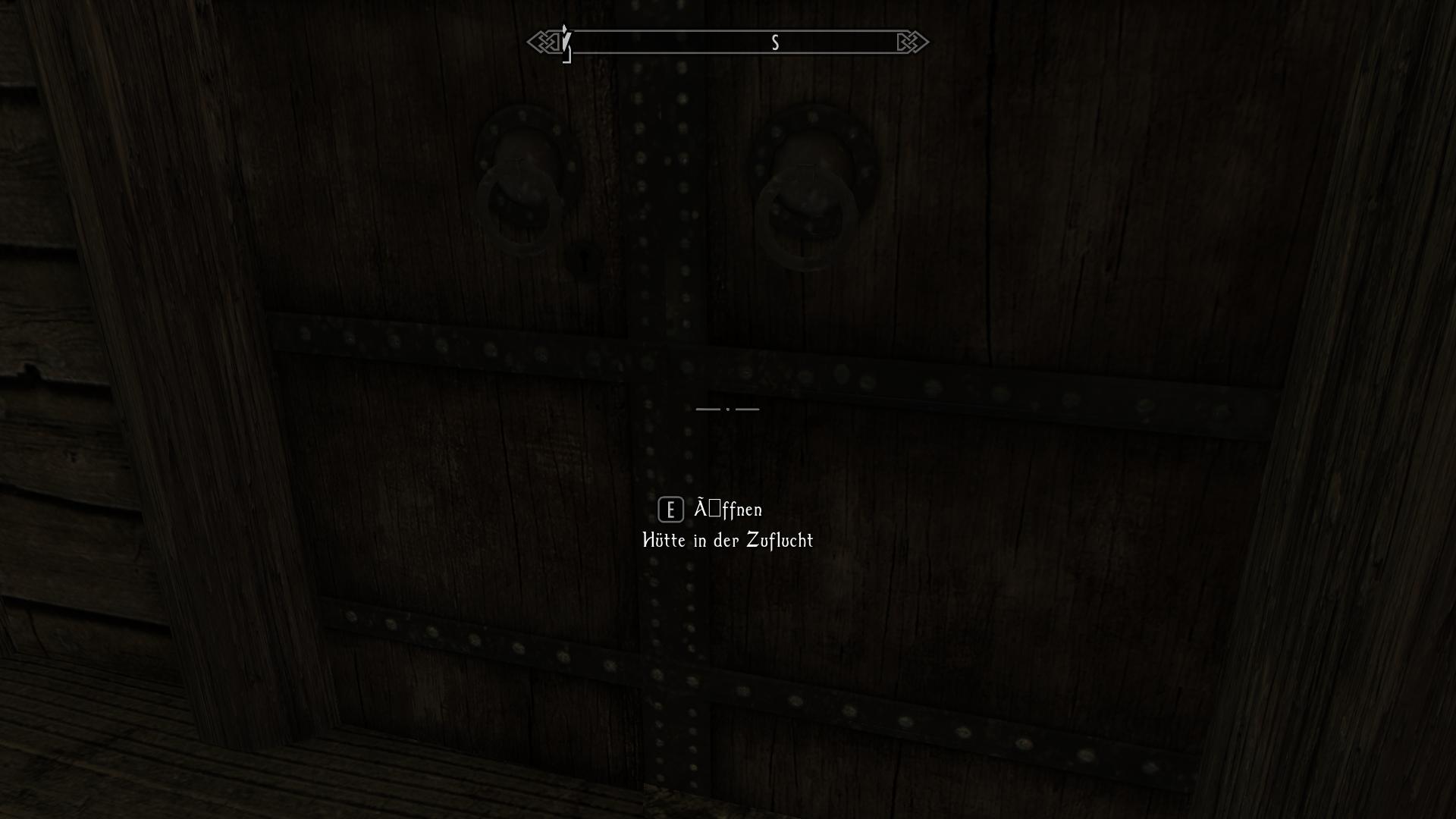Click along the horizontal compass slider bar
The height and width of the screenshot is (819, 1456).
(728, 43)
